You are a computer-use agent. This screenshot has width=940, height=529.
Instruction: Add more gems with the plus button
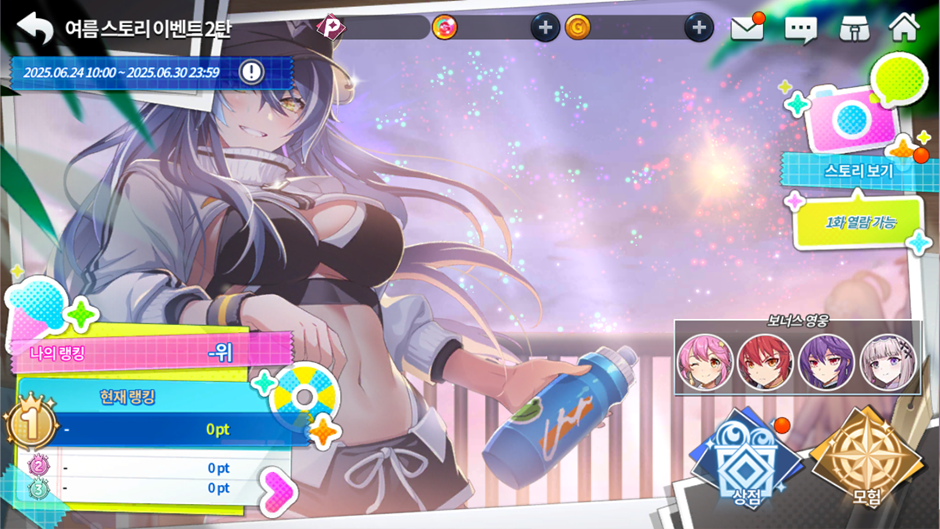(x=544, y=27)
